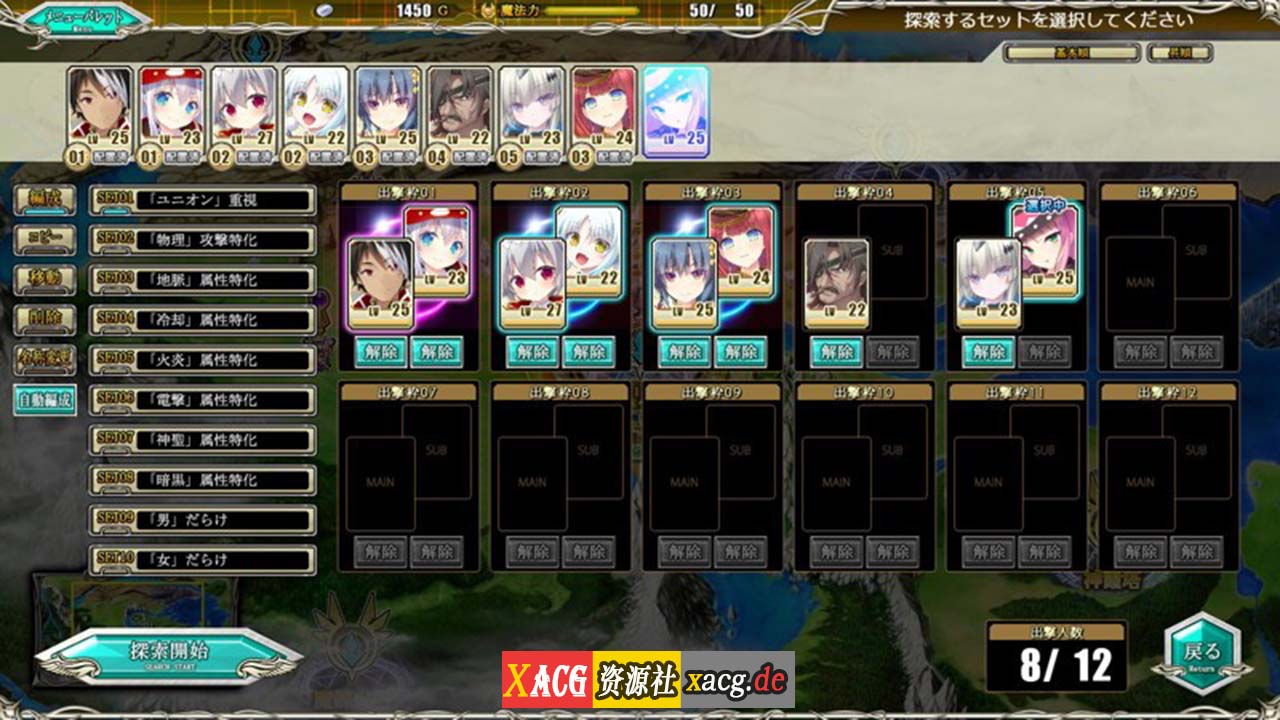Click the 名称変更 rename icon in the sidebar
This screenshot has height=720, width=1280.
(44, 356)
